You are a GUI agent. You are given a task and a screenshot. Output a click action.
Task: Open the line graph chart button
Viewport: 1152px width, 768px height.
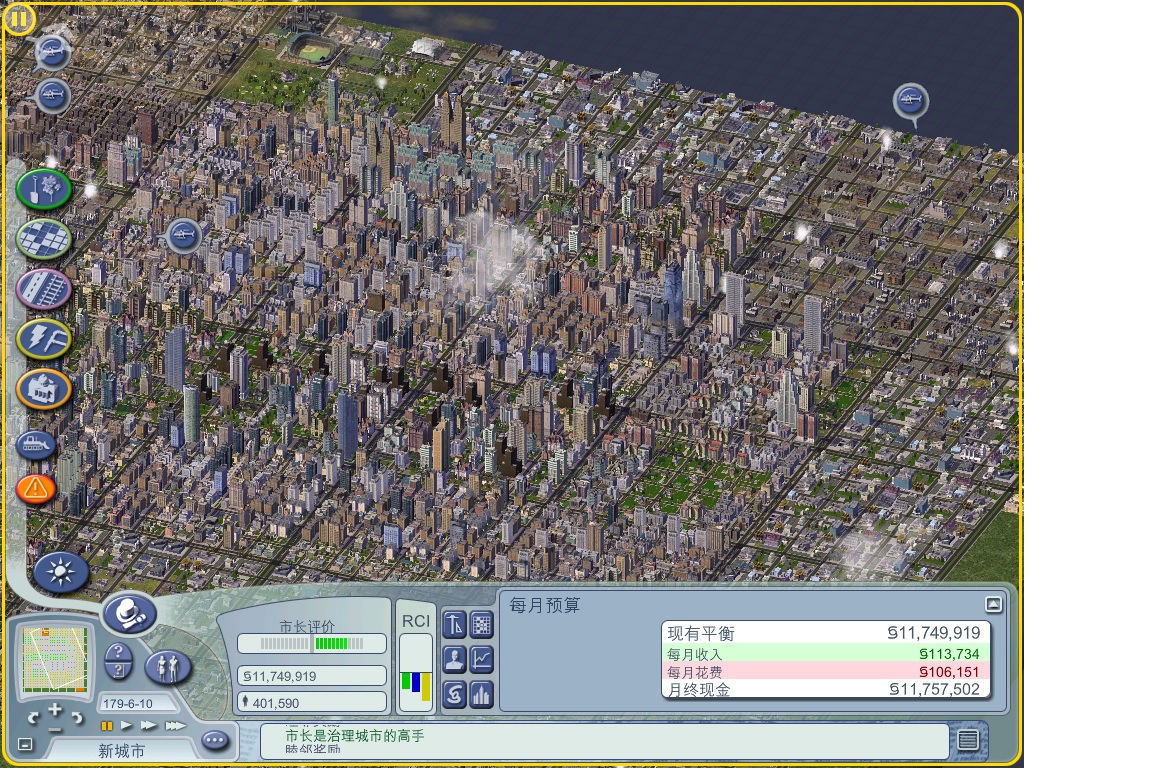482,659
